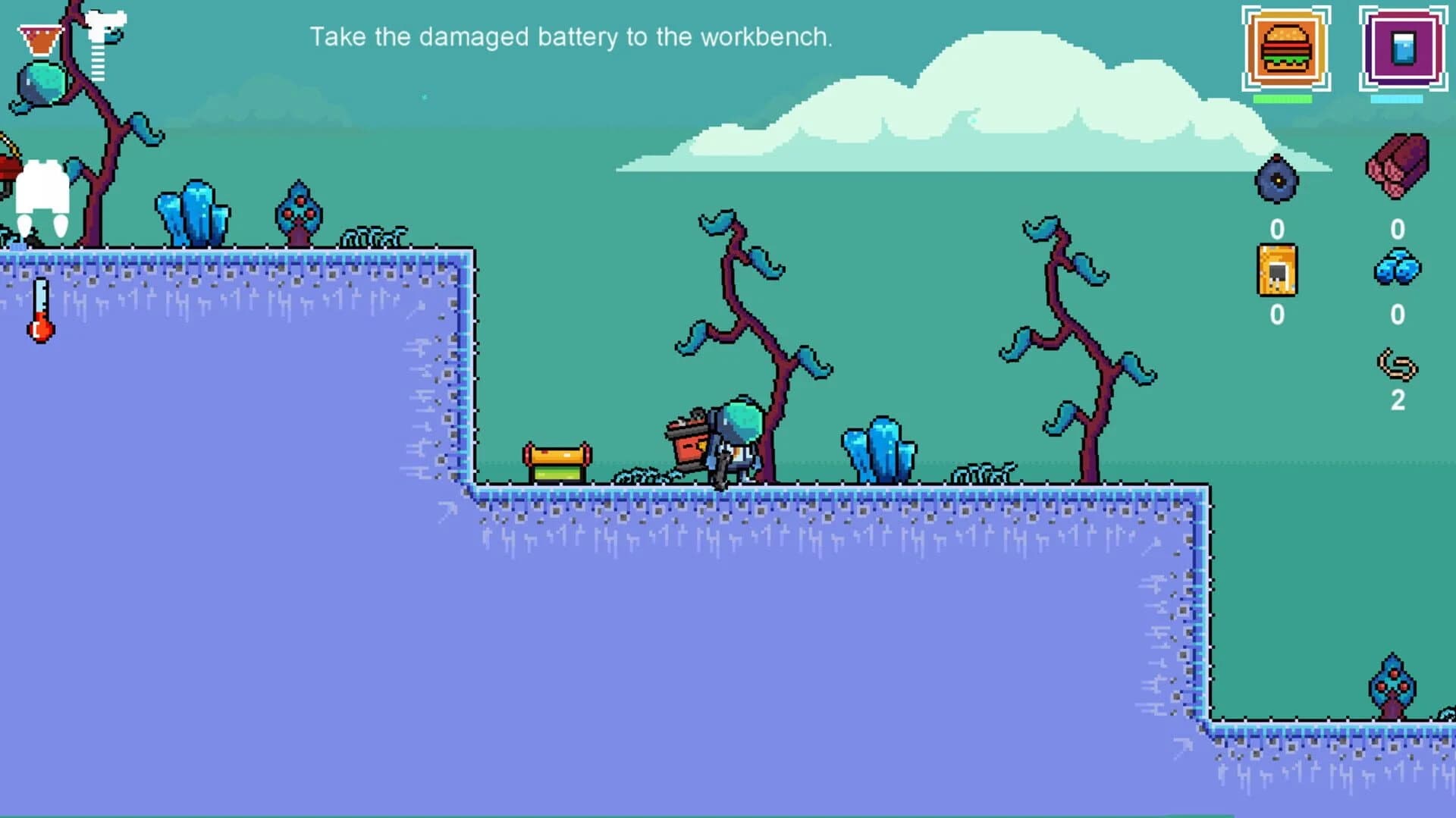Screen dimensions: 1456x818
Task: Click the thermometer indicator on the cliff
Action: point(39,309)
